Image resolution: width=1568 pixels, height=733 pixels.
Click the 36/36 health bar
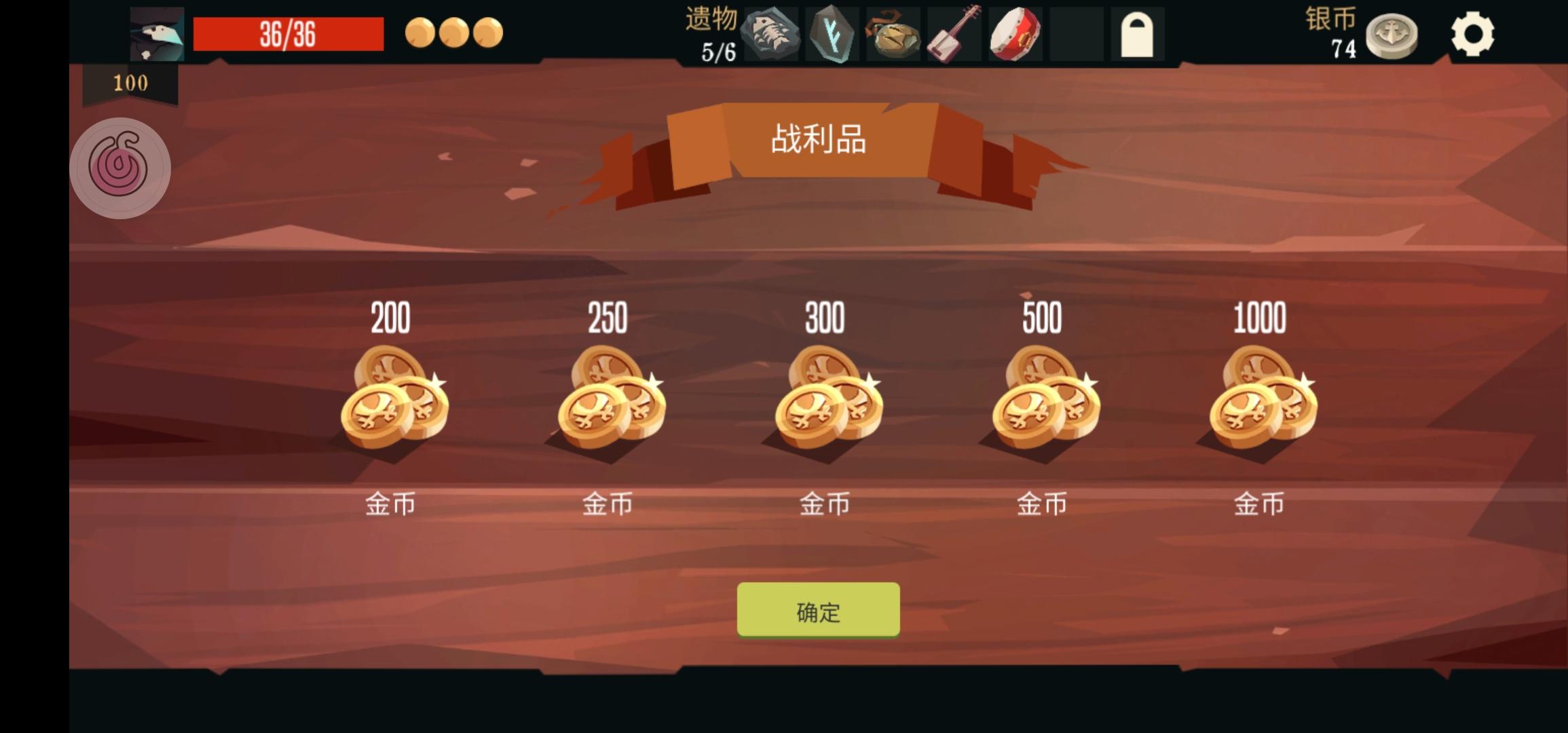[288, 32]
